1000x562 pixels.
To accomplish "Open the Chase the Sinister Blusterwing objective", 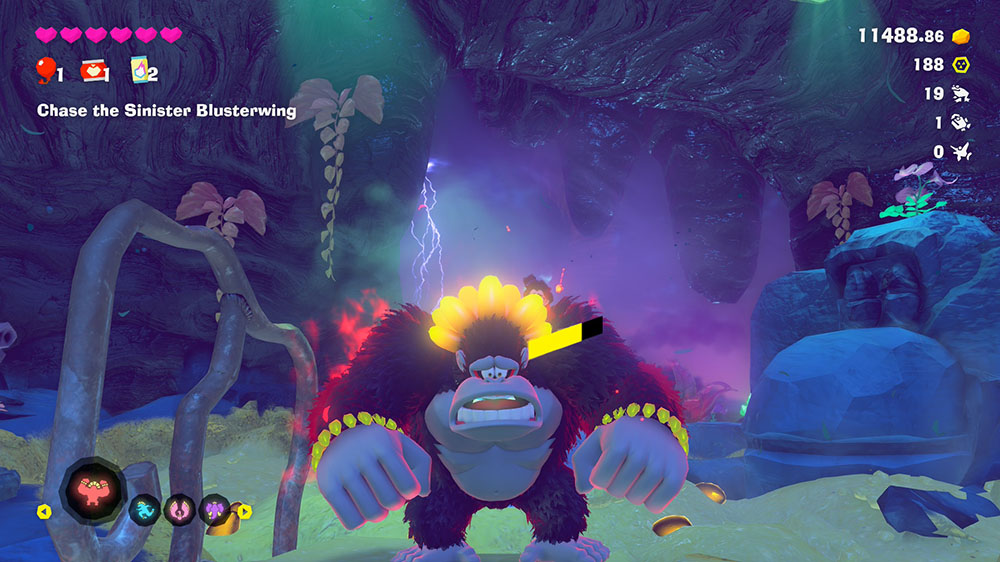I will pyautogui.click(x=166, y=110).
